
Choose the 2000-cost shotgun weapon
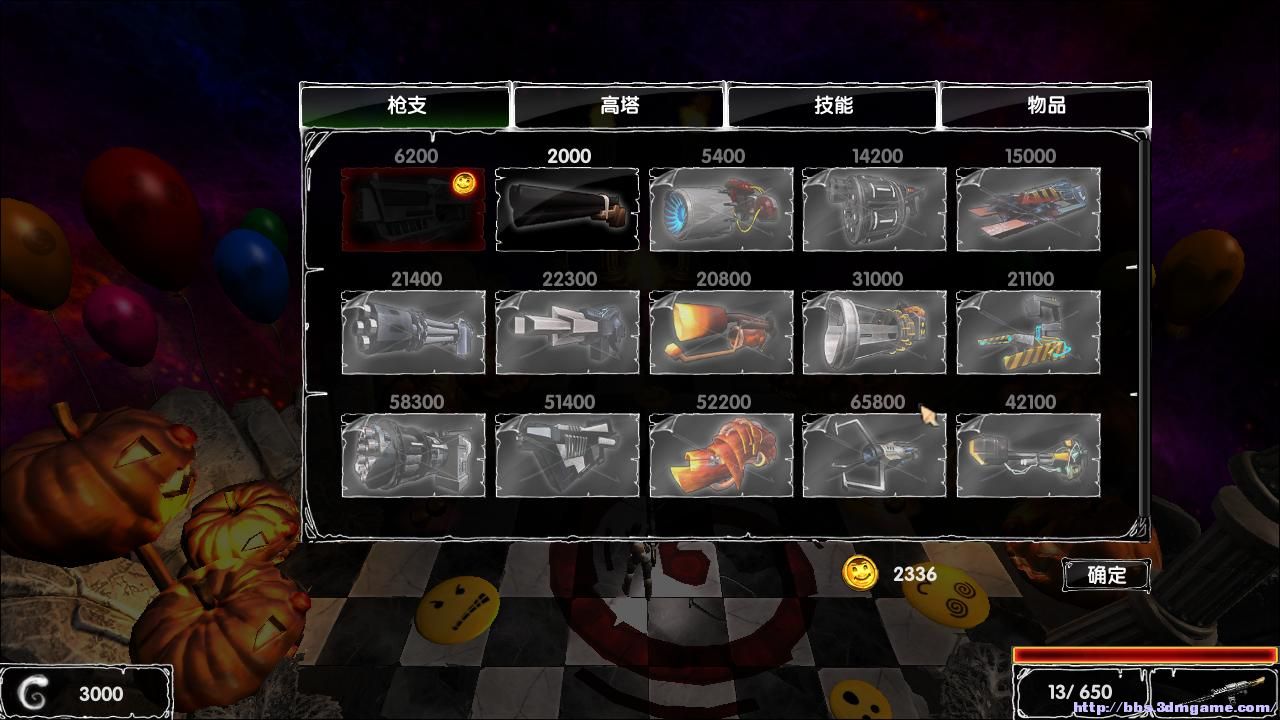coord(567,209)
